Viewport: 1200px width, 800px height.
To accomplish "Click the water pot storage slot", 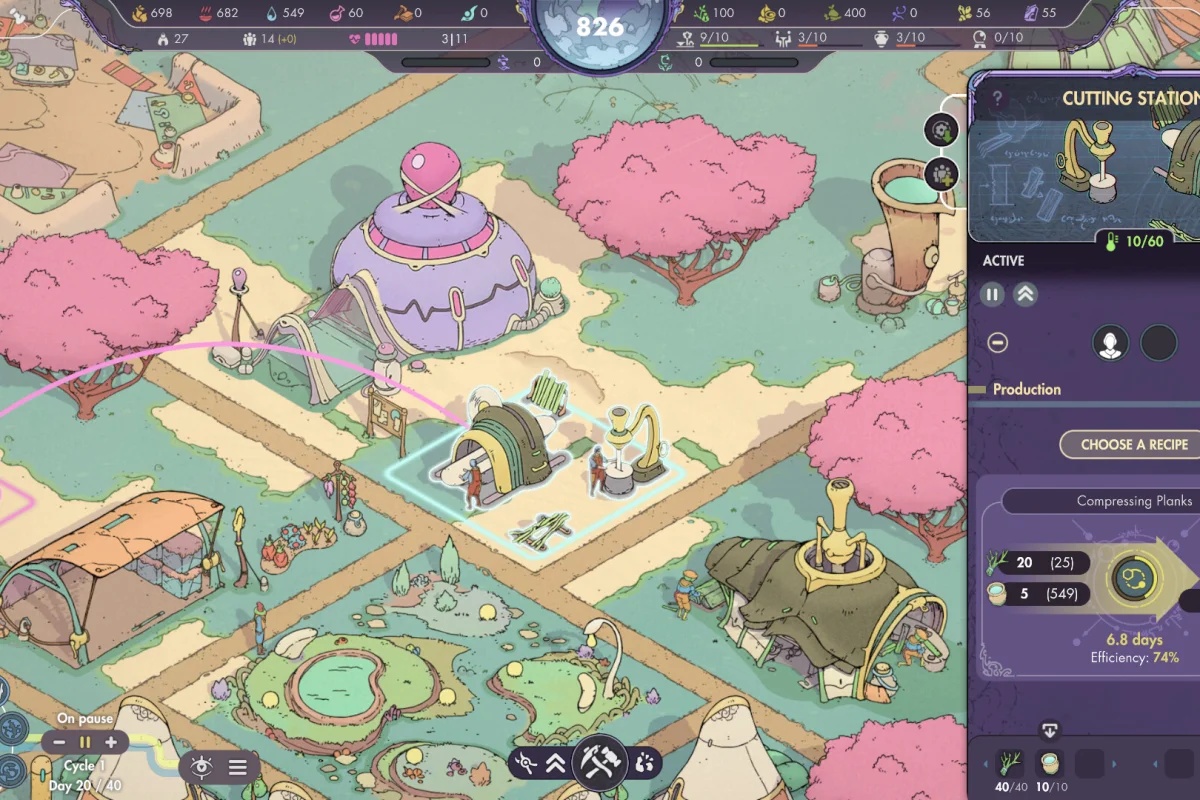I will pyautogui.click(x=1050, y=765).
